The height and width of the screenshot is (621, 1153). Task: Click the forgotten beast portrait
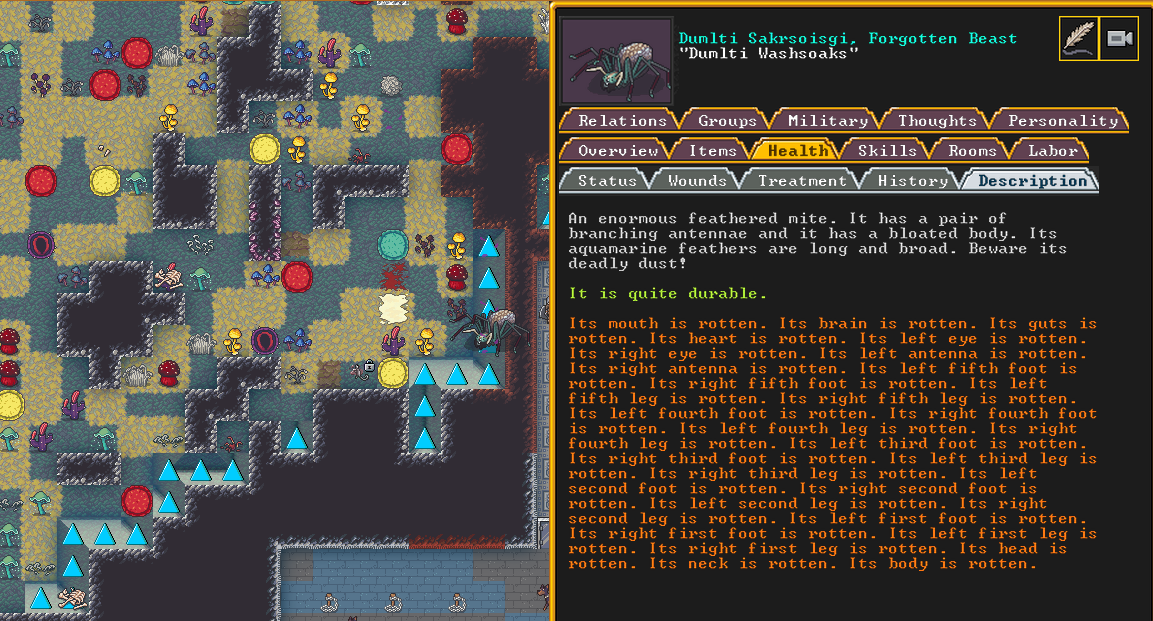coord(616,60)
